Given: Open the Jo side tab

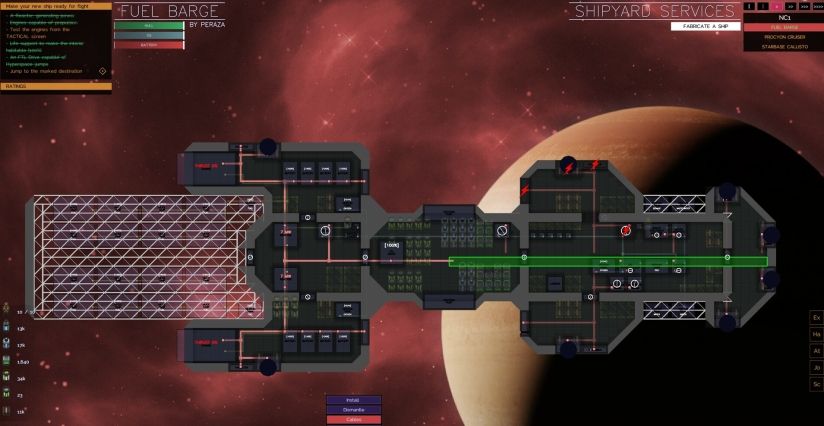Looking at the screenshot, I should pos(816,367).
